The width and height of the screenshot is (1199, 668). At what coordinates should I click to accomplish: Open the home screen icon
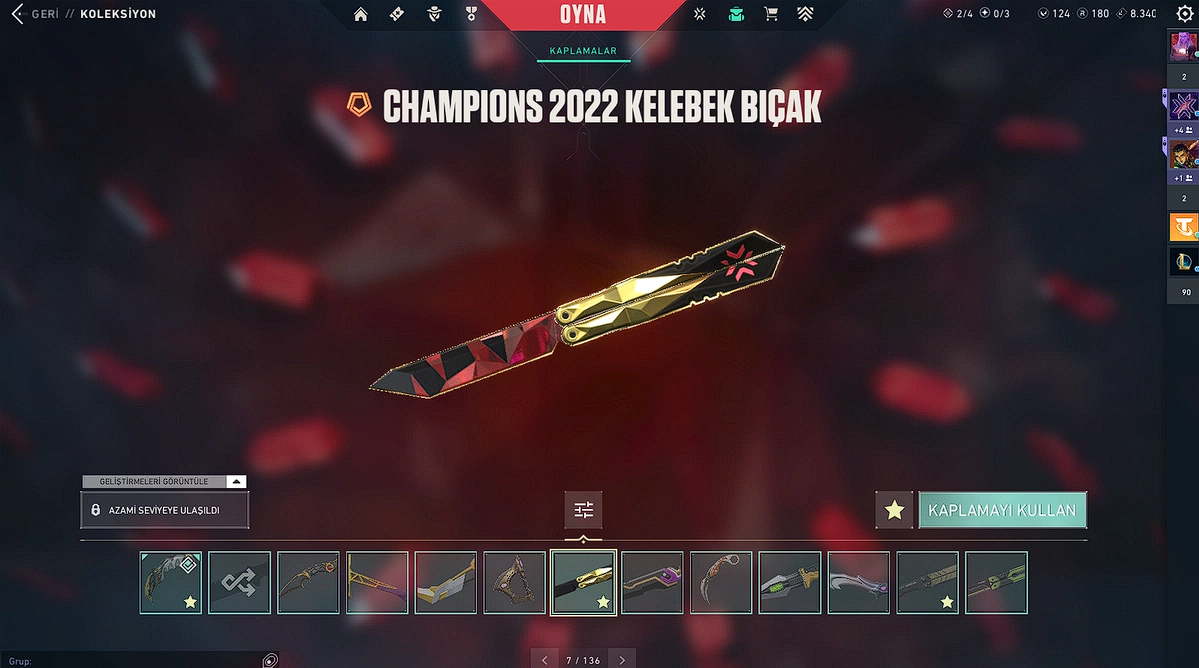(361, 14)
